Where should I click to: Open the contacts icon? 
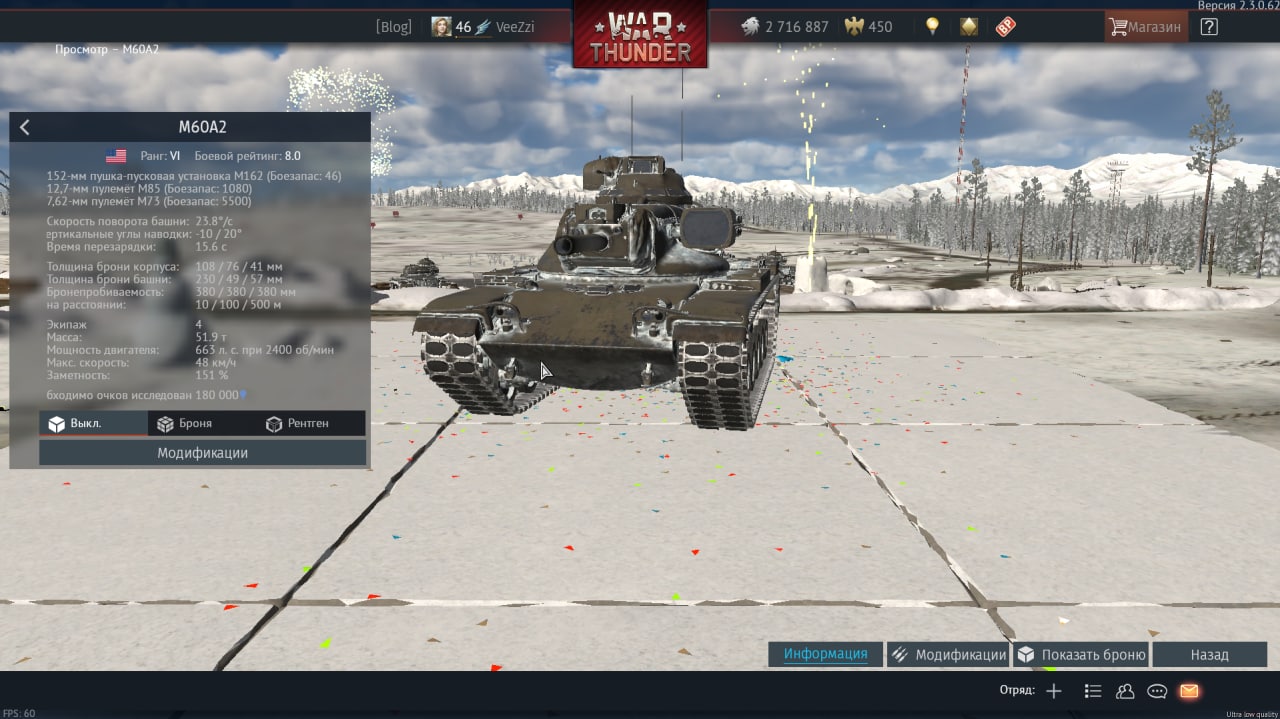click(1125, 691)
